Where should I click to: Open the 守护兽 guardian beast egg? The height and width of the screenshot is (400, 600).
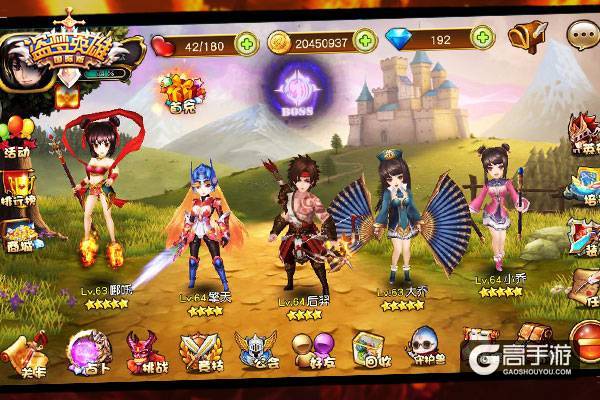[x=425, y=349]
